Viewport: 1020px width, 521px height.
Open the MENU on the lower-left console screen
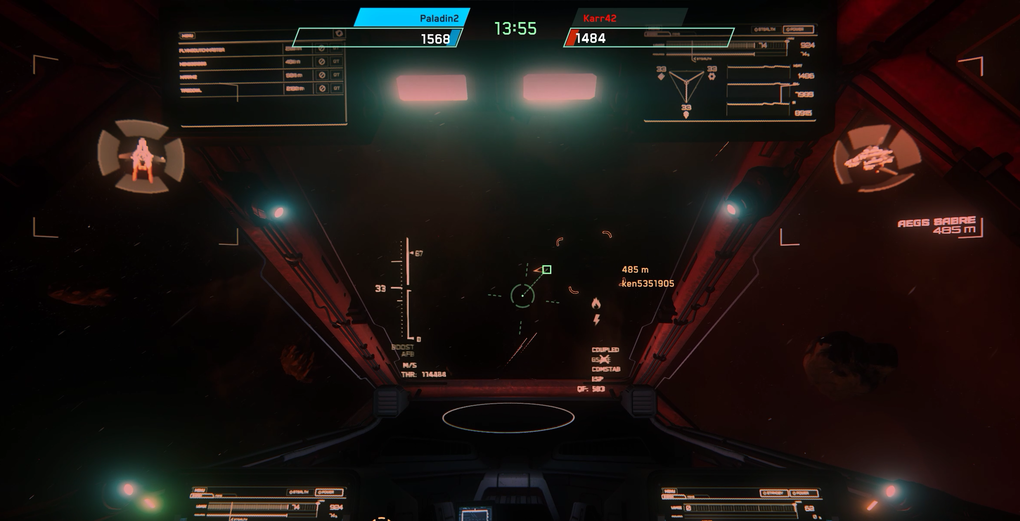pos(201,491)
